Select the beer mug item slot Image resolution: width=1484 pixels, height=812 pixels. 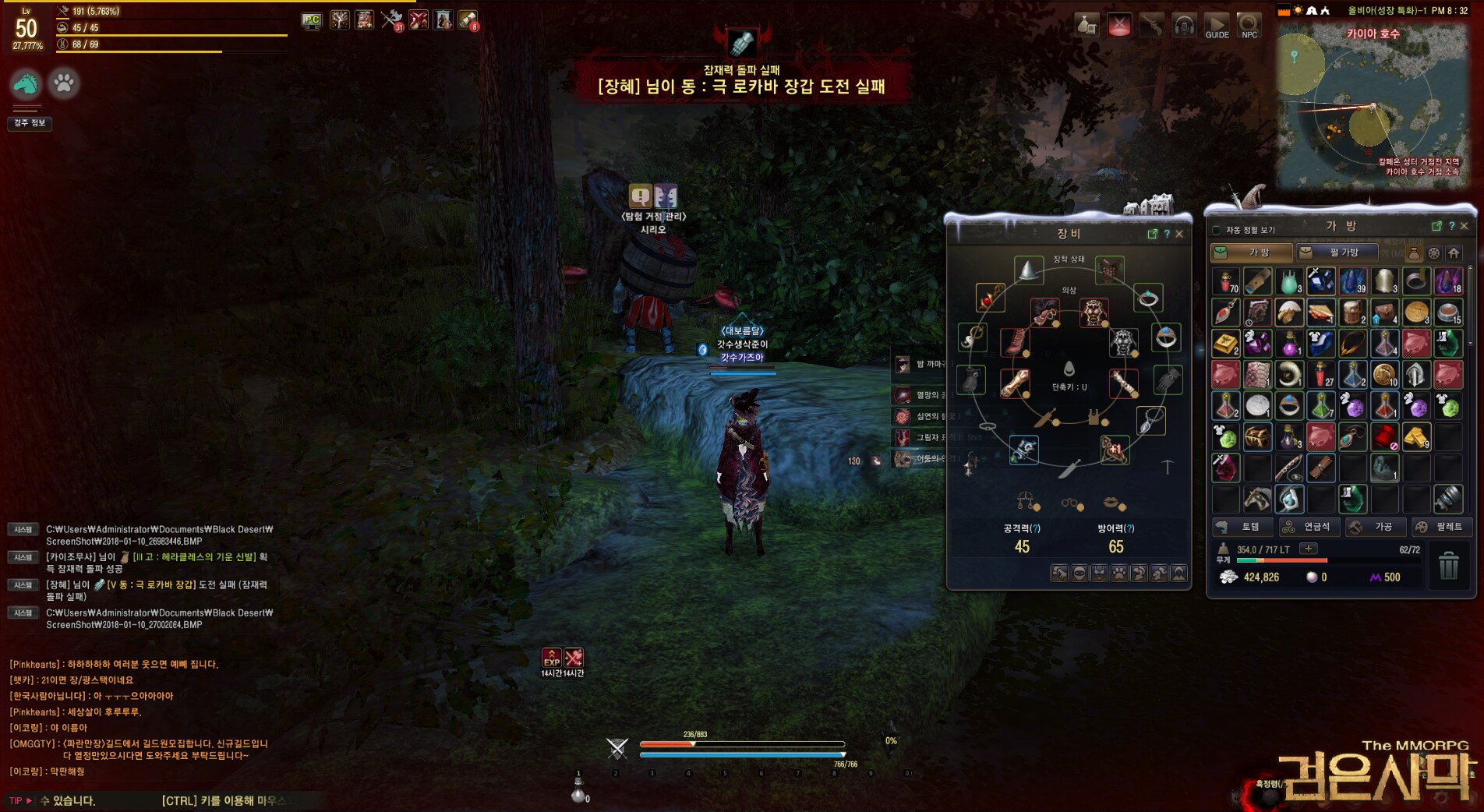[x=1352, y=312]
